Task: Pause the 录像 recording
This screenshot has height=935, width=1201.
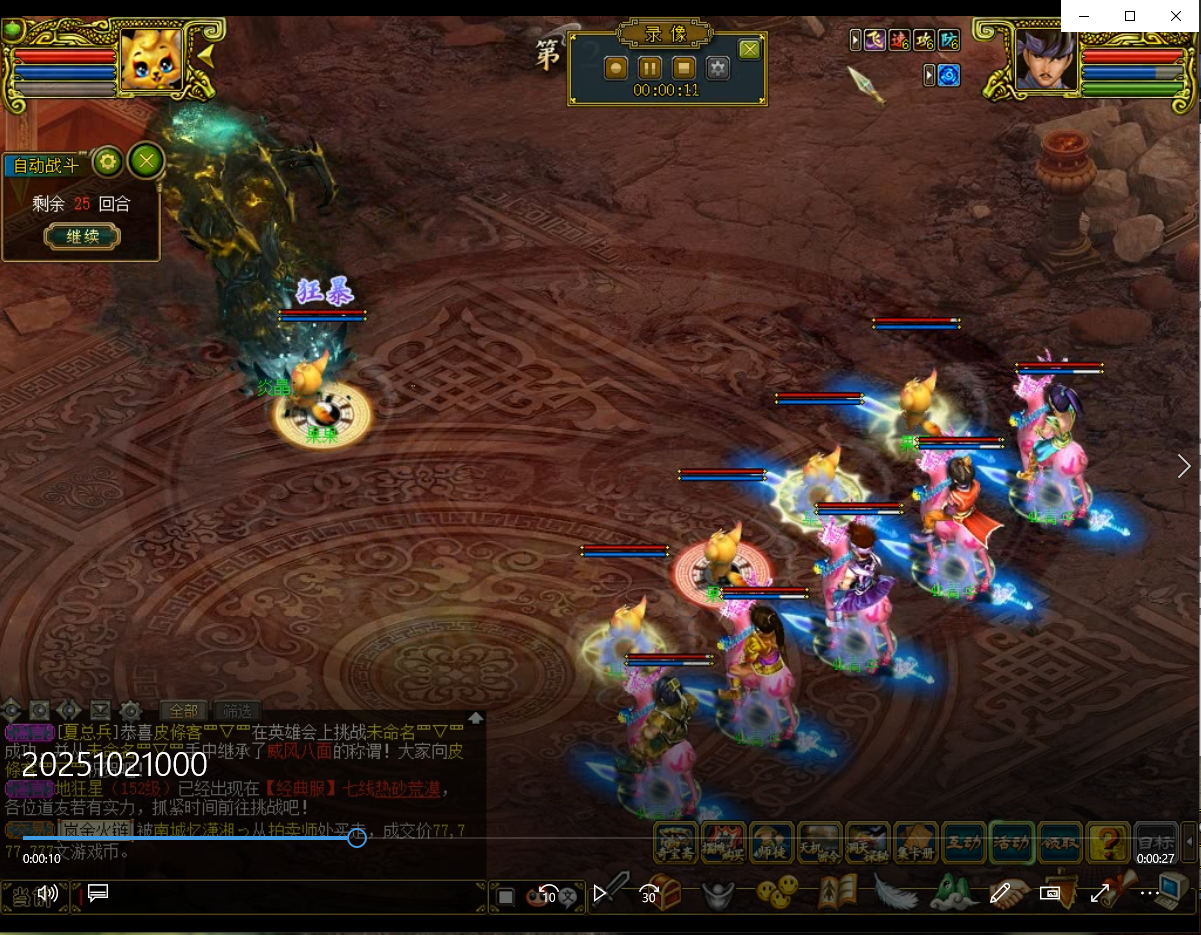Action: [650, 68]
